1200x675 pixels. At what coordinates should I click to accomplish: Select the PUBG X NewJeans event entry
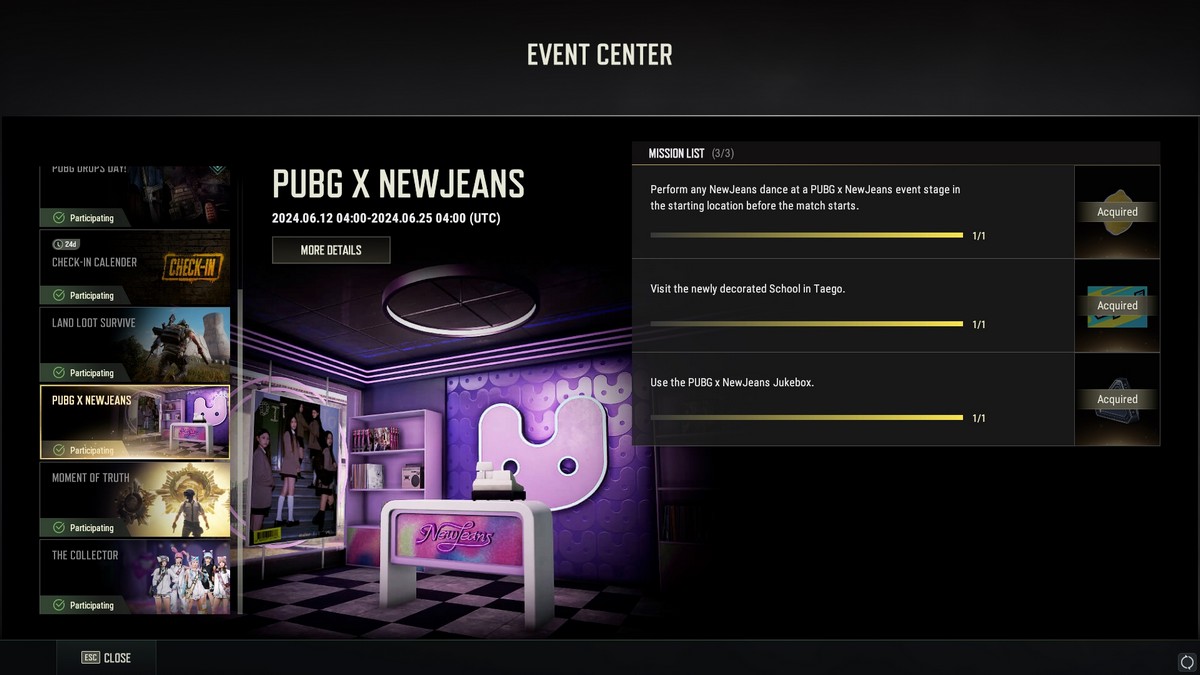(135, 422)
